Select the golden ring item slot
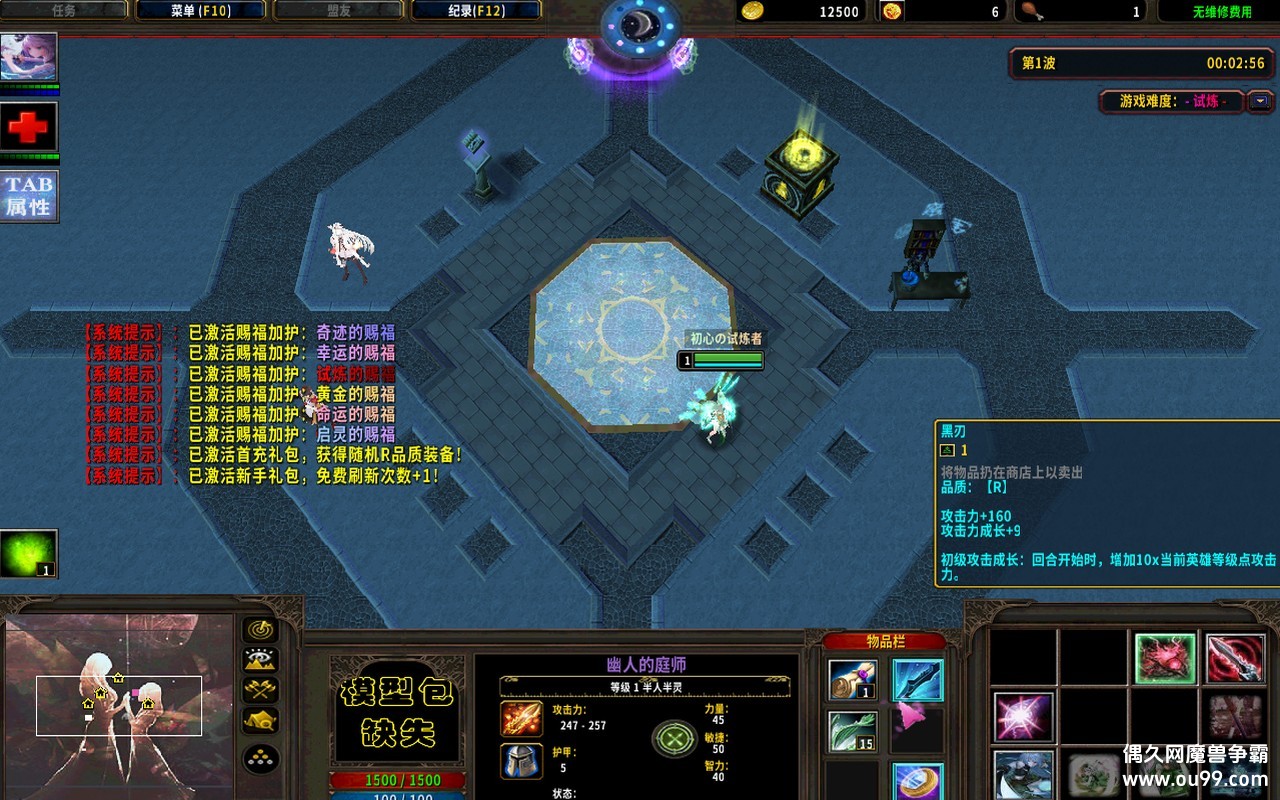 (x=917, y=781)
